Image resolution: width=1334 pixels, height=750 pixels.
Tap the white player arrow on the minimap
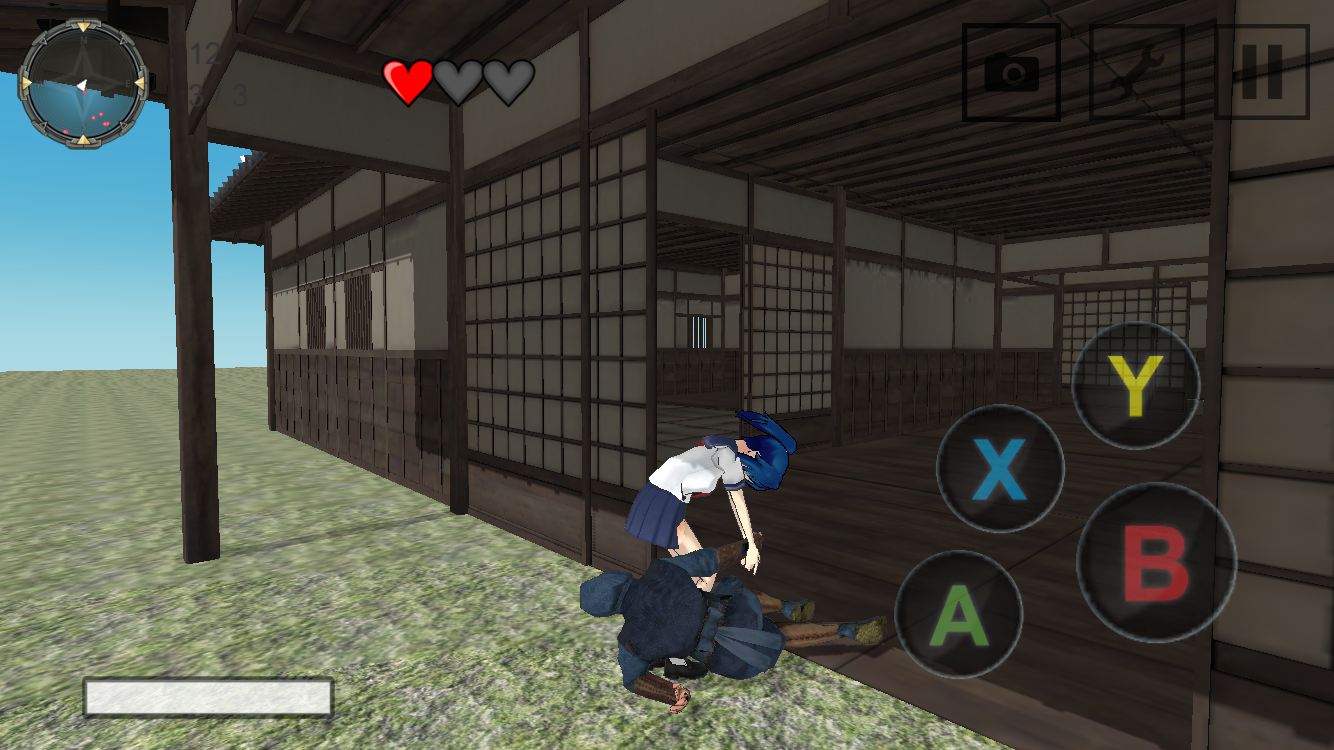pyautogui.click(x=82, y=84)
